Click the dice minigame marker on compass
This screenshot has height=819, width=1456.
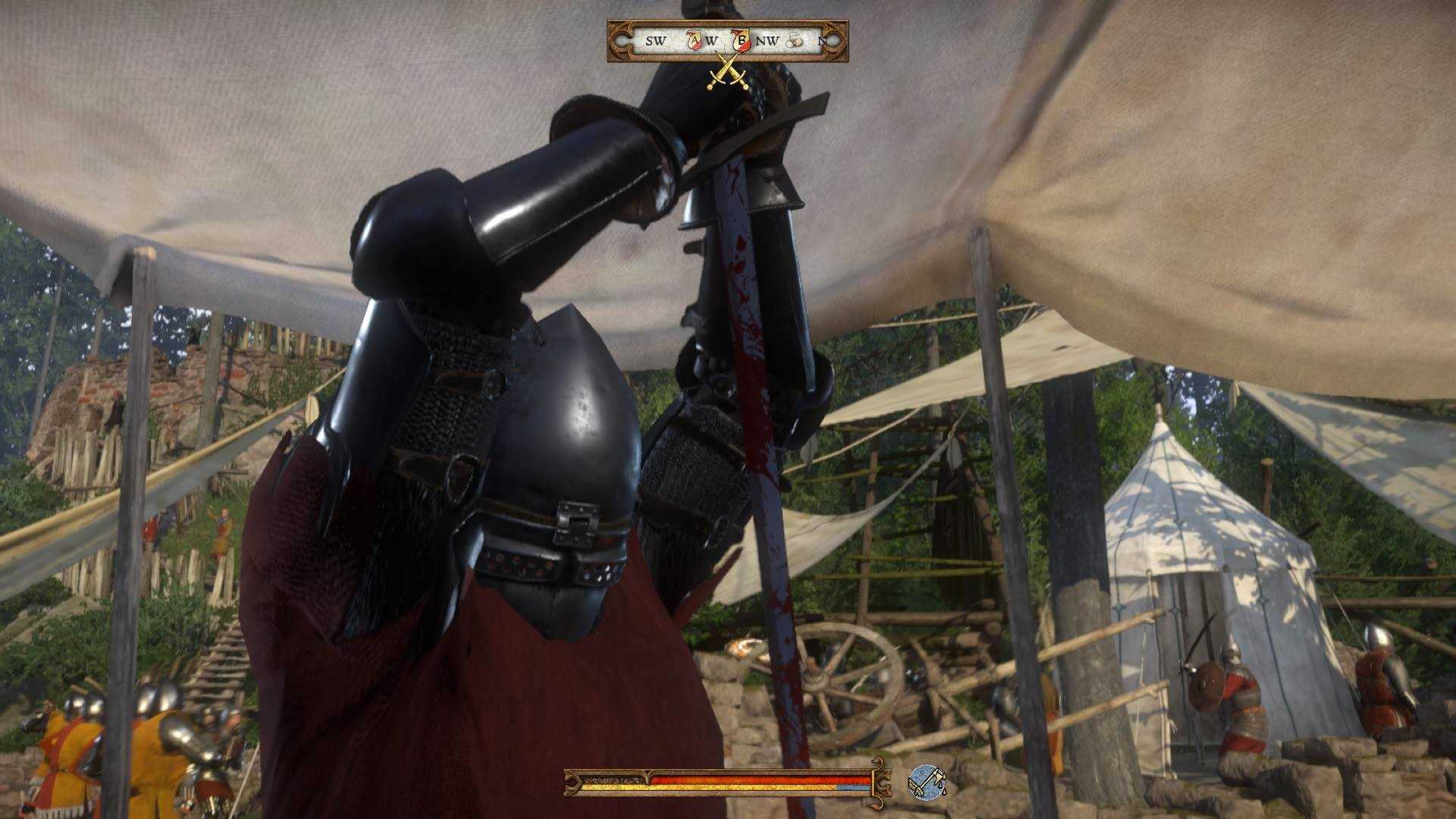click(x=795, y=42)
